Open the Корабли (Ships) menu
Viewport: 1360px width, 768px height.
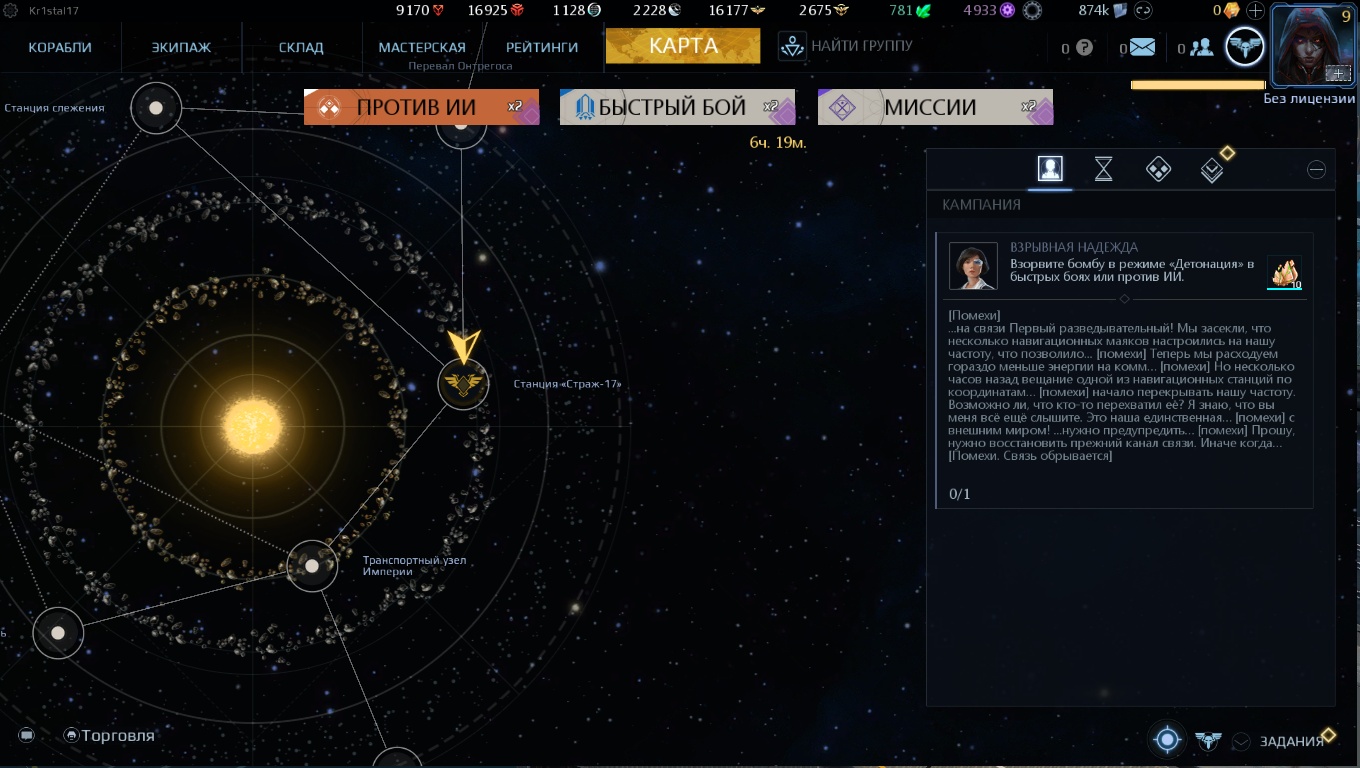(60, 47)
